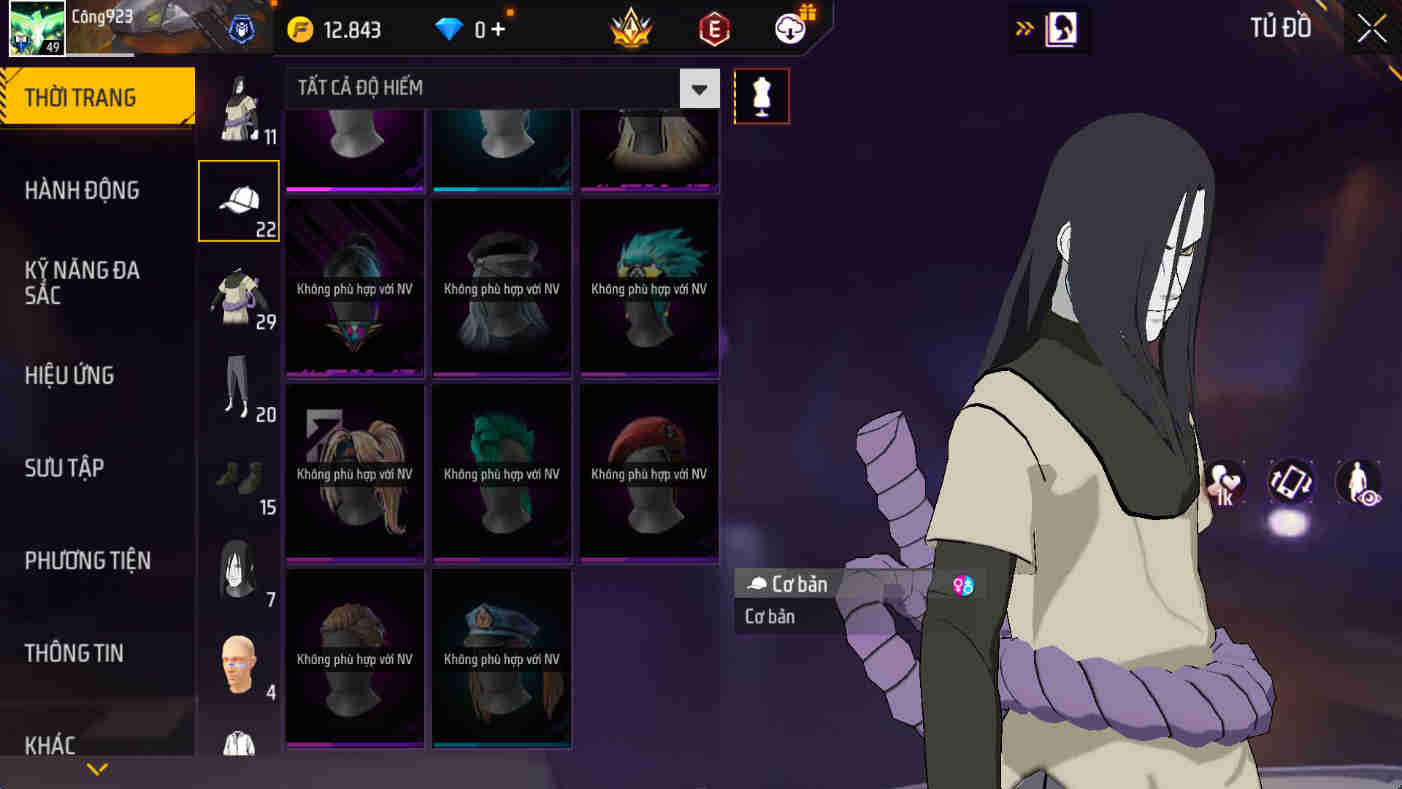
Task: Select the mannequin outfit preview icon
Action: tap(762, 96)
